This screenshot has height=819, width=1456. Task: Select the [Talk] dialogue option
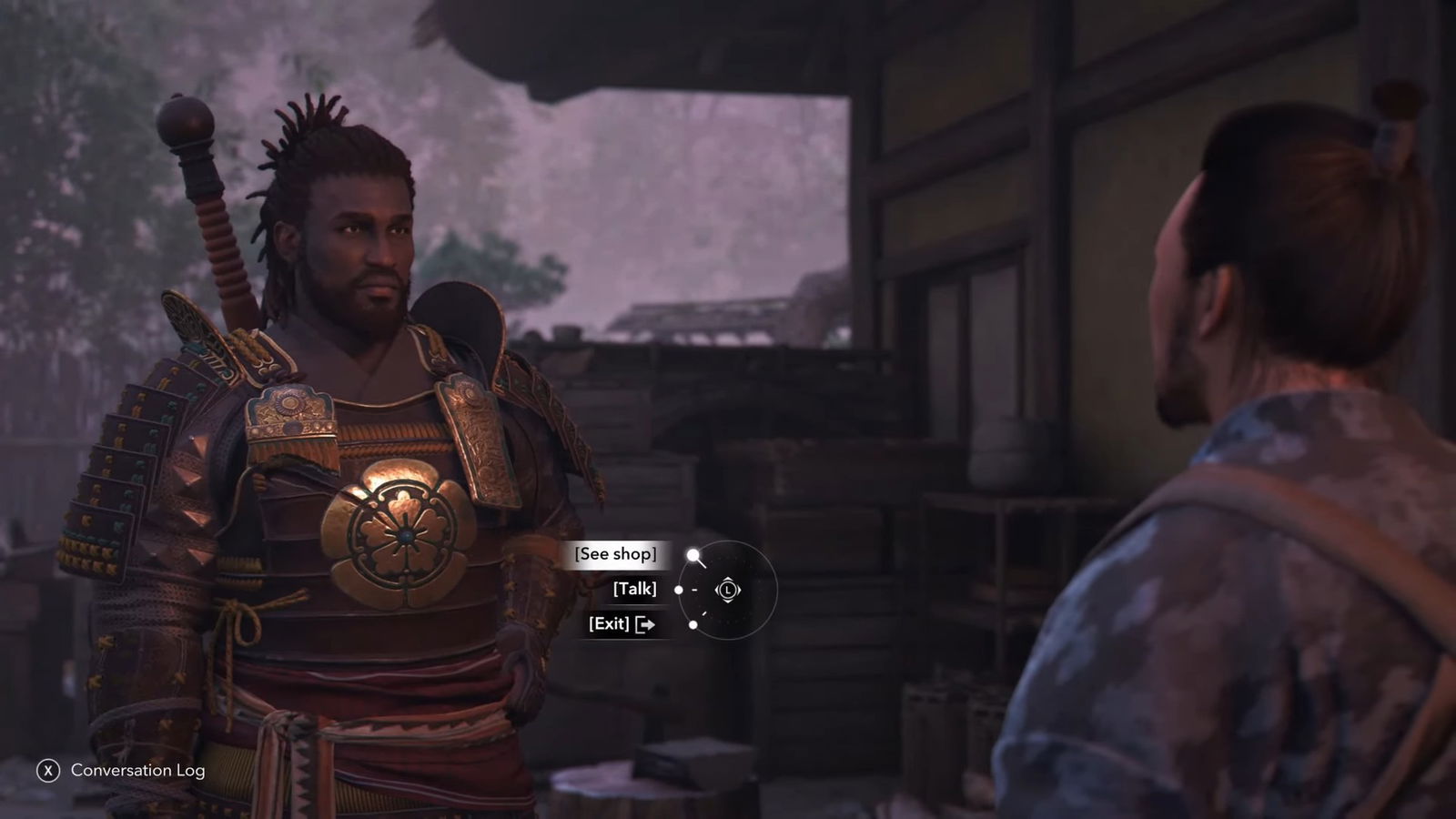(x=634, y=589)
